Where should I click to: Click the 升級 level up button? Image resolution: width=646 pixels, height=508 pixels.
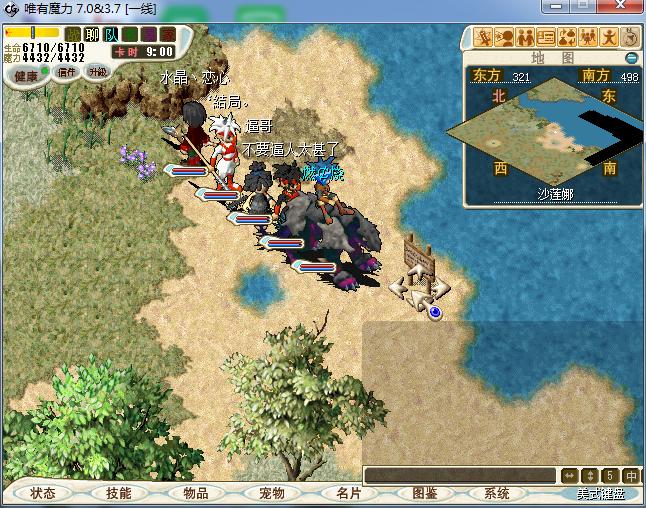[x=97, y=72]
